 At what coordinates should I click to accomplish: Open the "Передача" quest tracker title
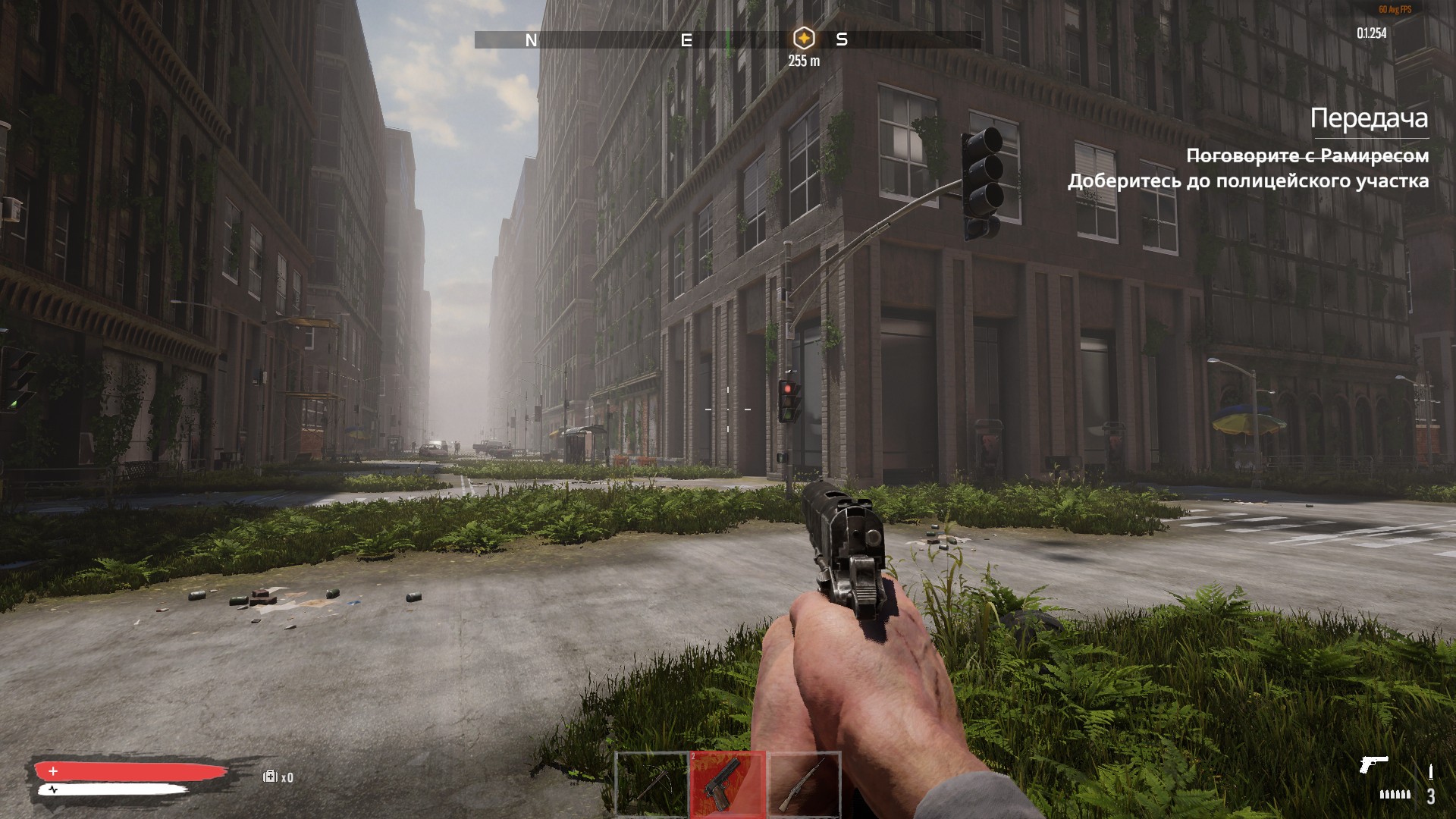pos(1369,118)
